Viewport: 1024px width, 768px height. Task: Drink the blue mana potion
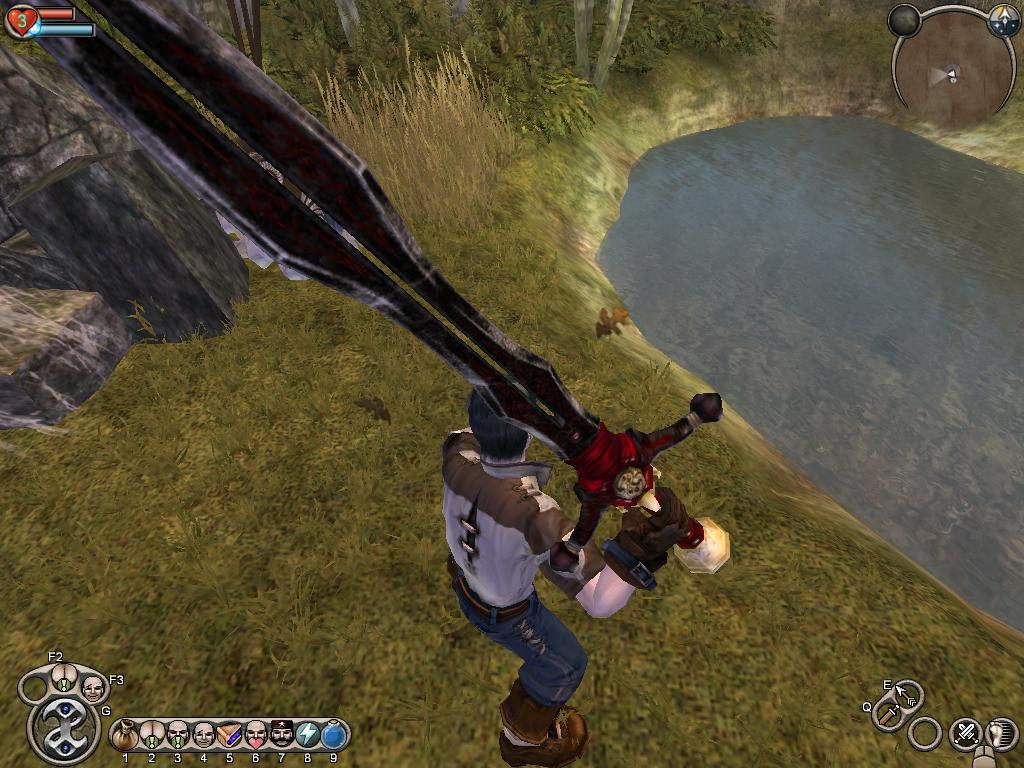(x=333, y=735)
